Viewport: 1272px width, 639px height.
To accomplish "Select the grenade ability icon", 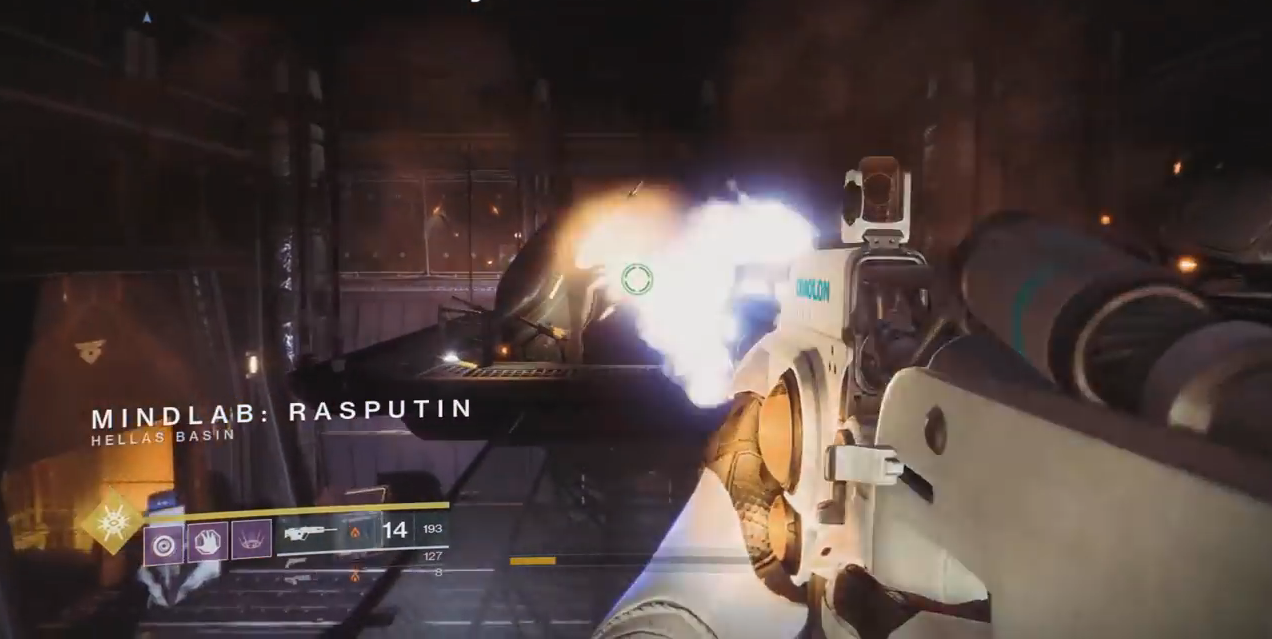I will pos(164,543).
